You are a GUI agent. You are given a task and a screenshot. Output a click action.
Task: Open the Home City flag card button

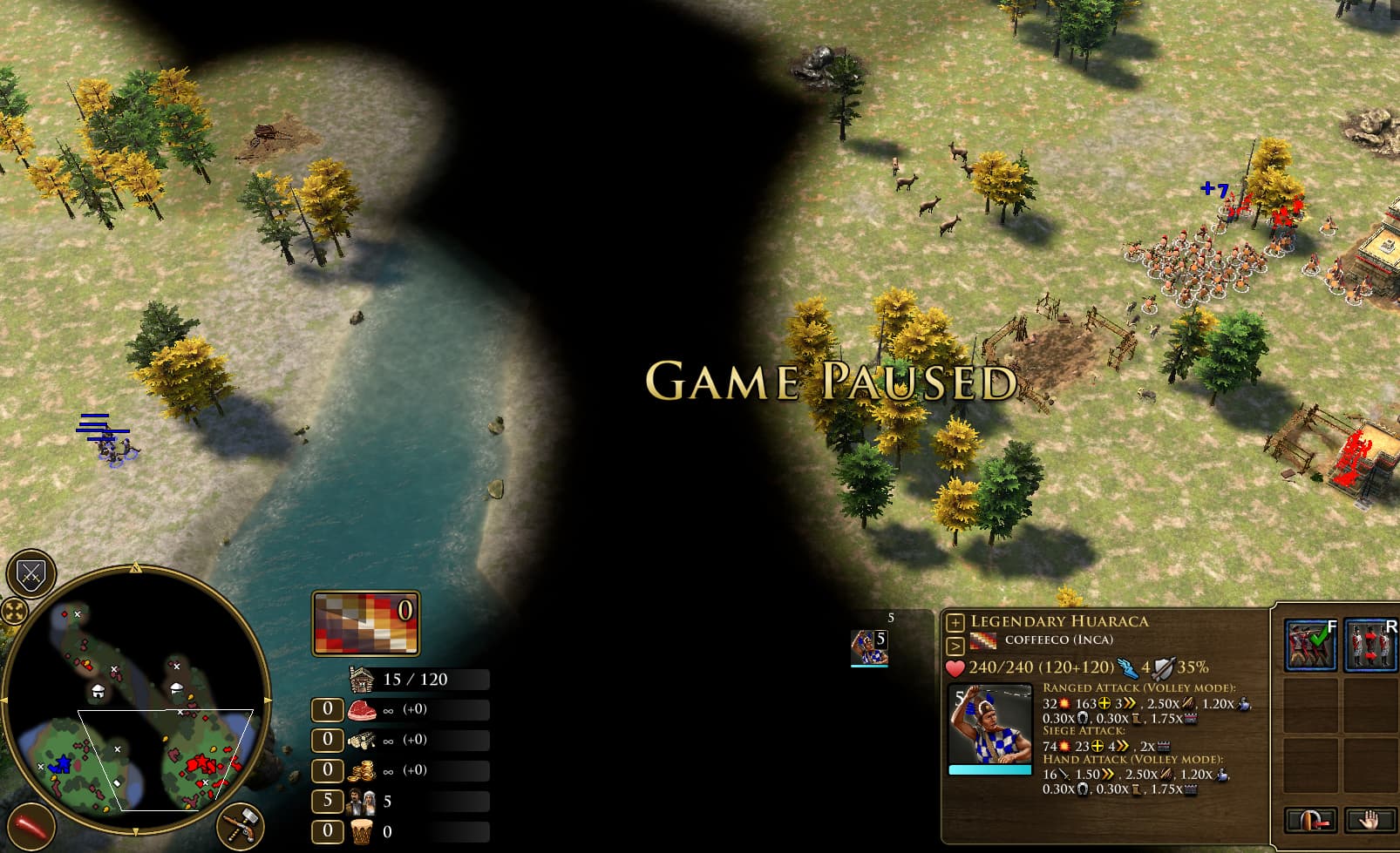[x=366, y=623]
